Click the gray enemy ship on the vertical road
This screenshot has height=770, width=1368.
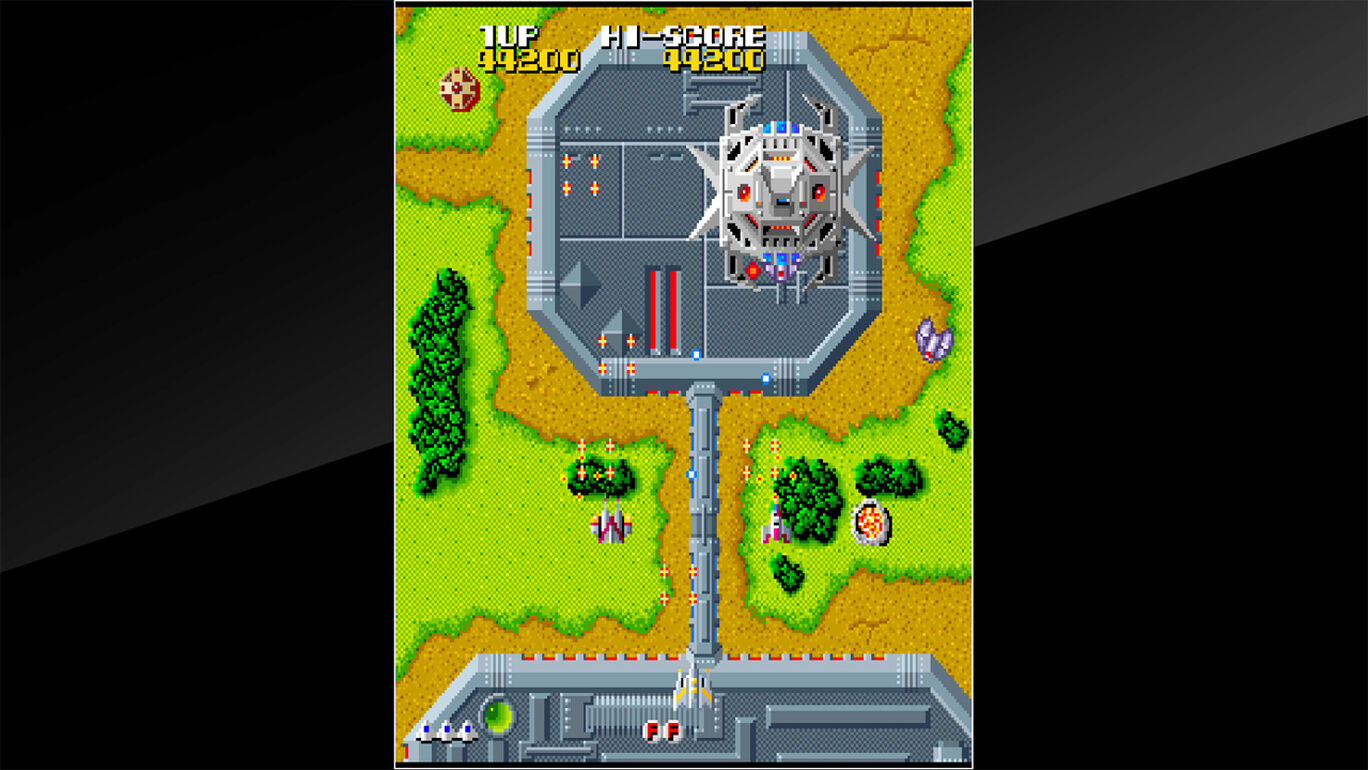click(x=612, y=527)
